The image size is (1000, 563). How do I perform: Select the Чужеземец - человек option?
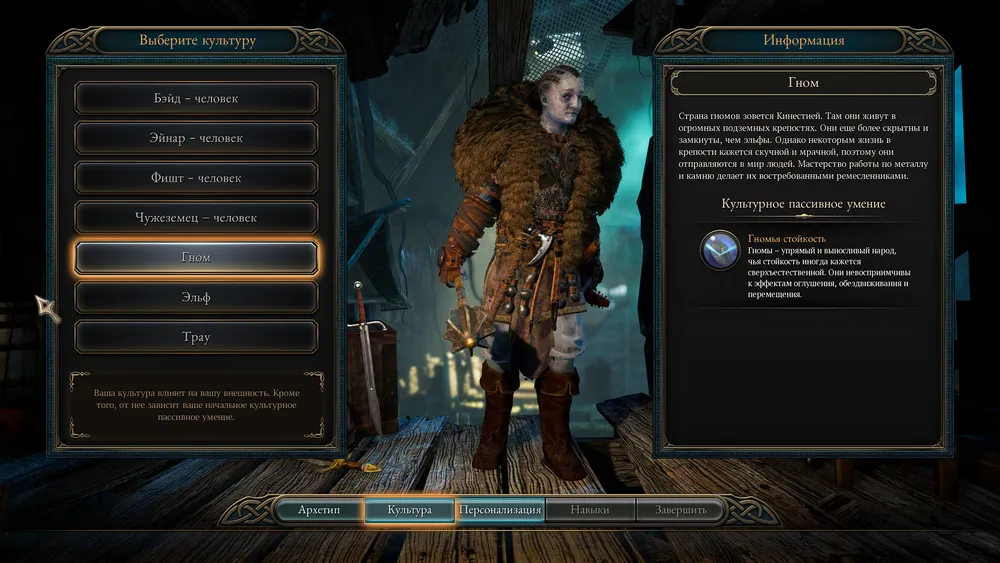click(x=196, y=217)
